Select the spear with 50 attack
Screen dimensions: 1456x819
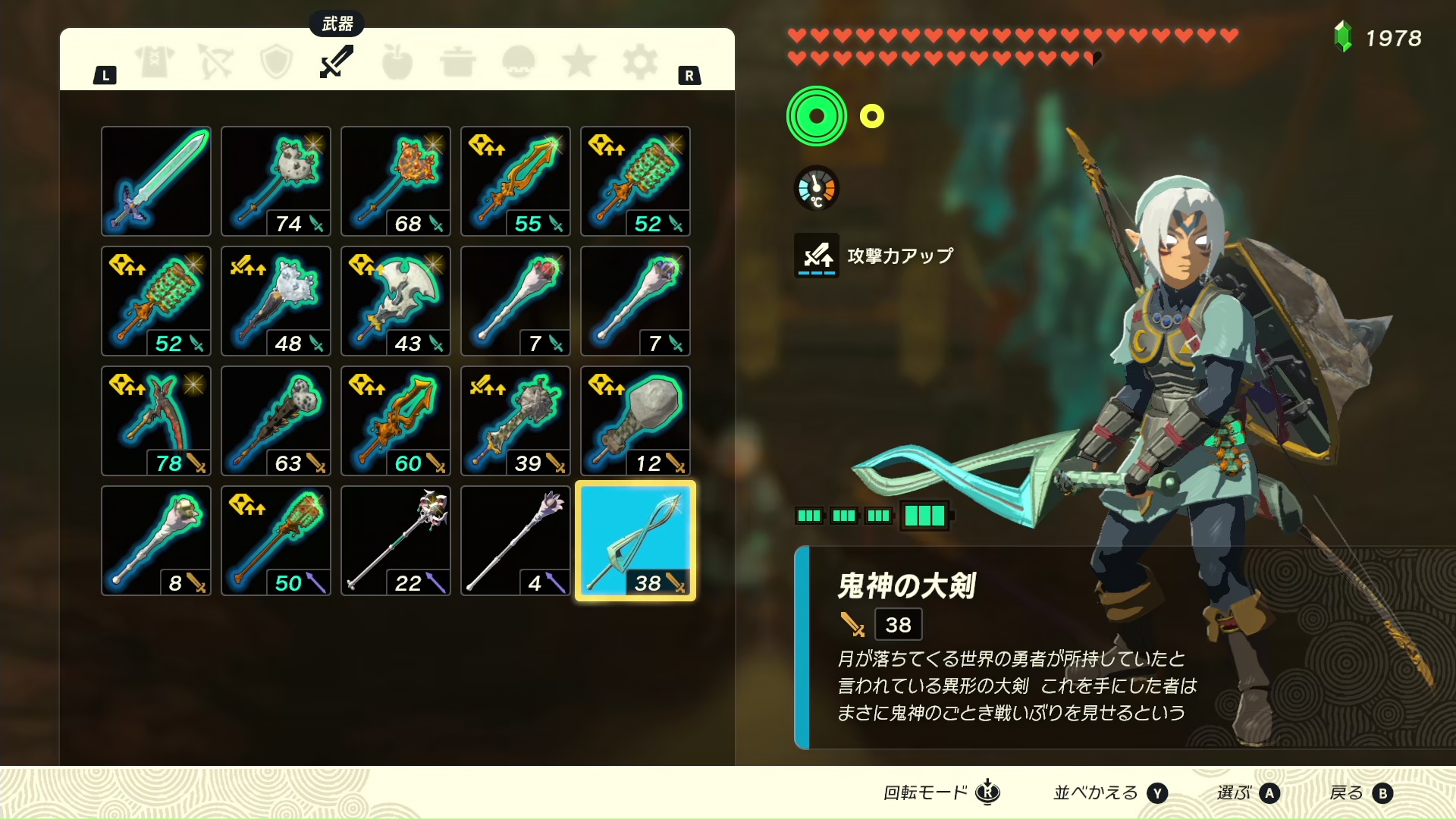coord(276,541)
